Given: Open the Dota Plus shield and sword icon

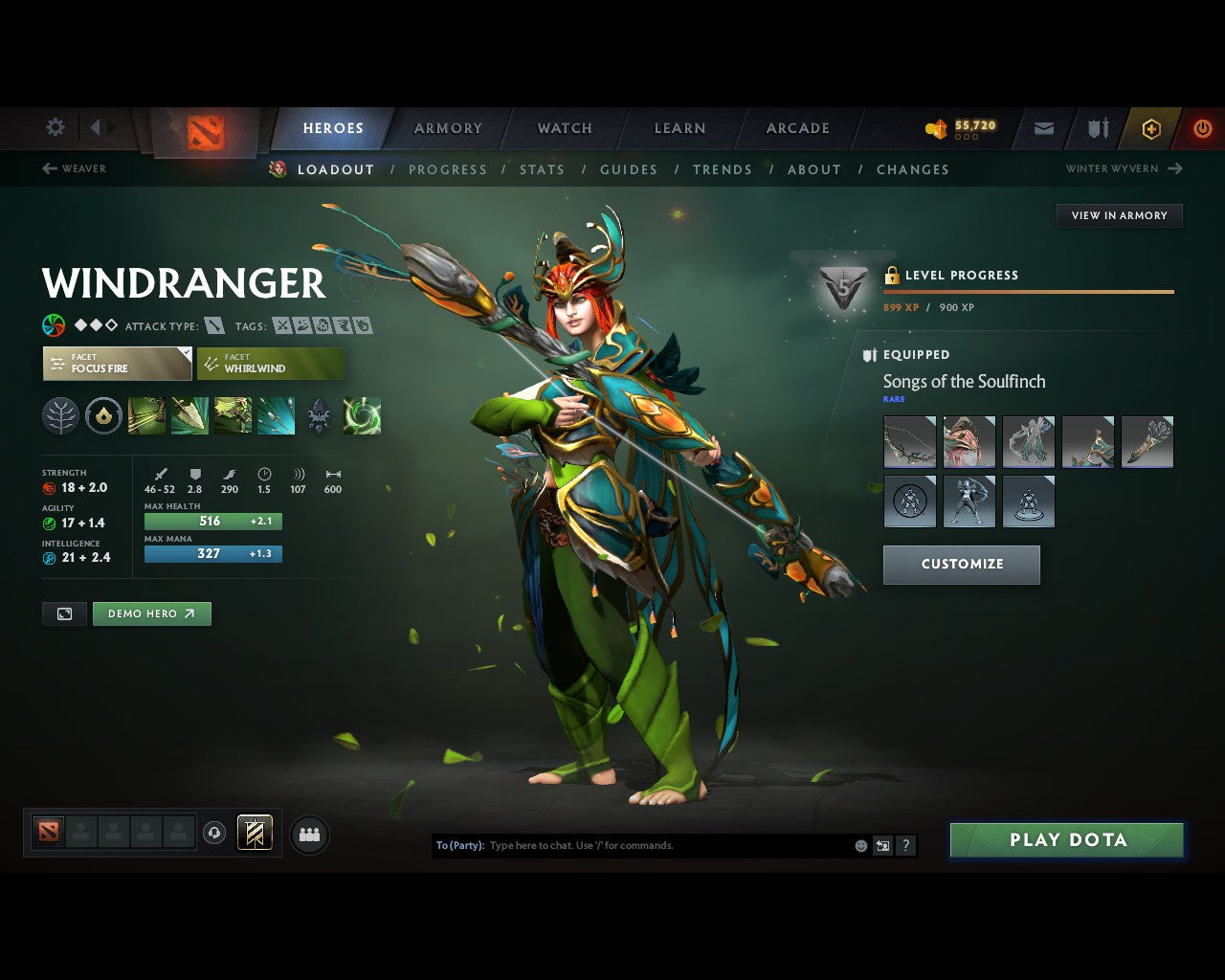Looking at the screenshot, I should 1097,127.
